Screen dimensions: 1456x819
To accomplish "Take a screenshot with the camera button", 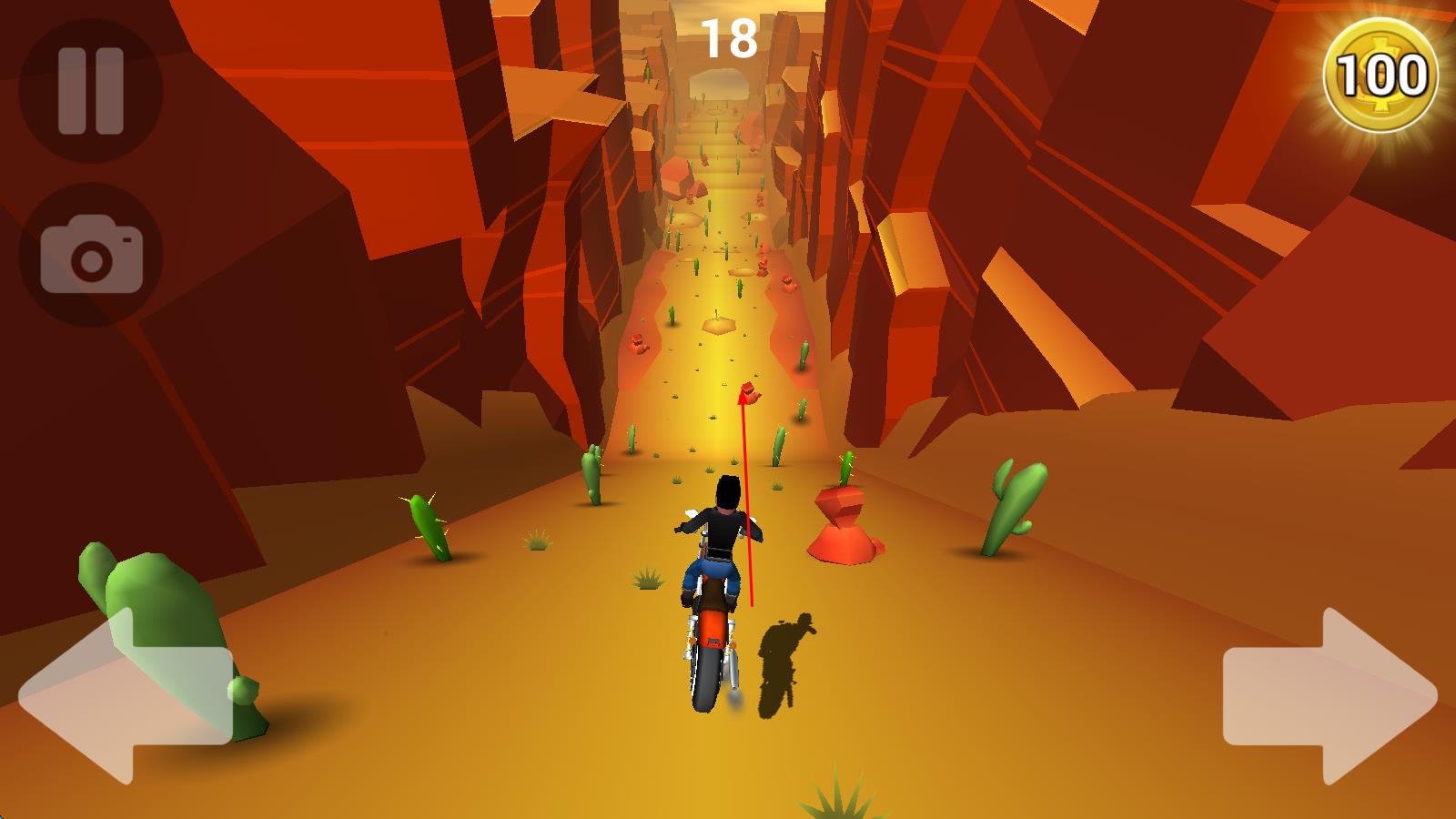I will (x=90, y=257).
